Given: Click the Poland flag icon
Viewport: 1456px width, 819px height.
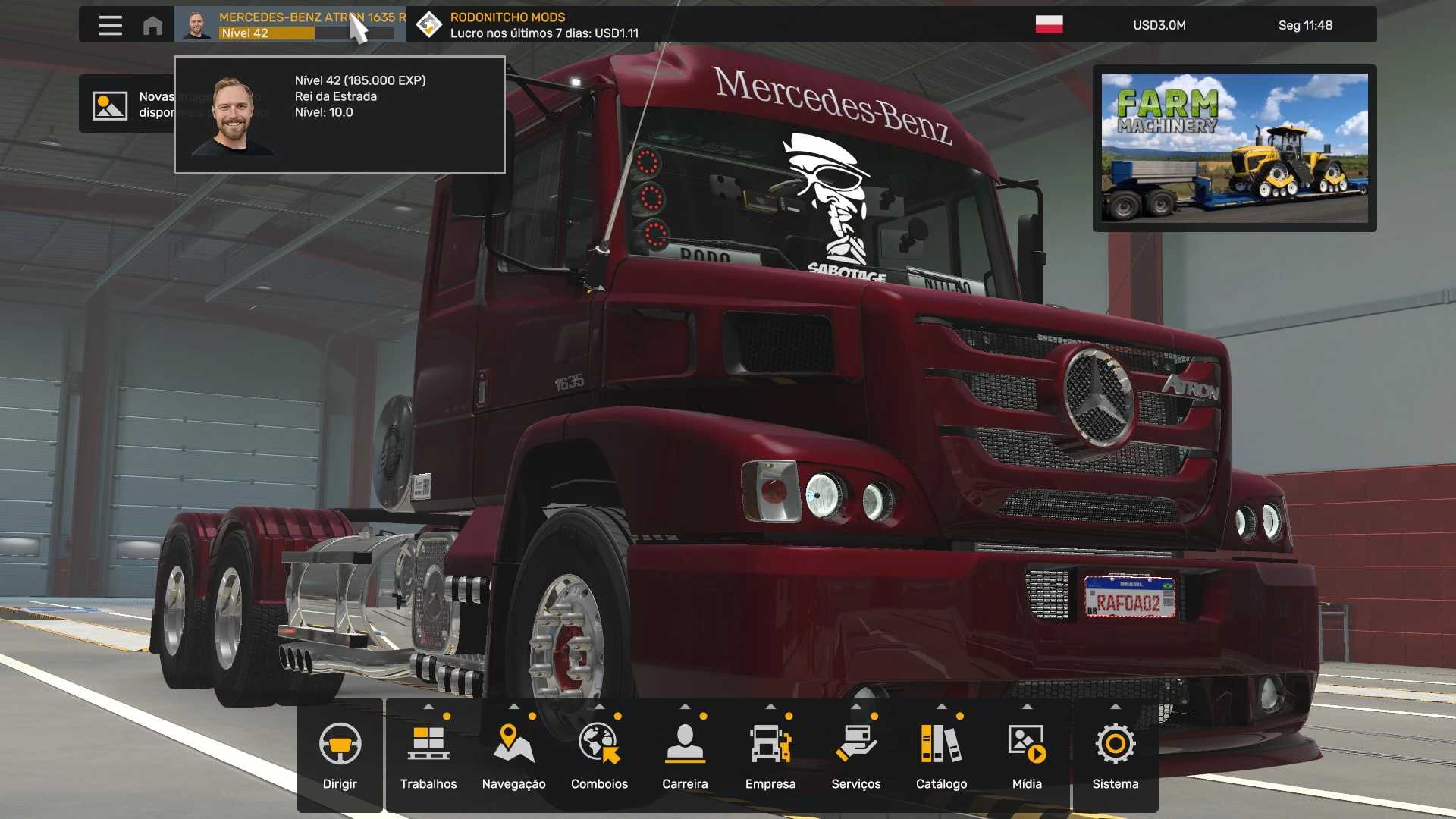Looking at the screenshot, I should click(1049, 25).
